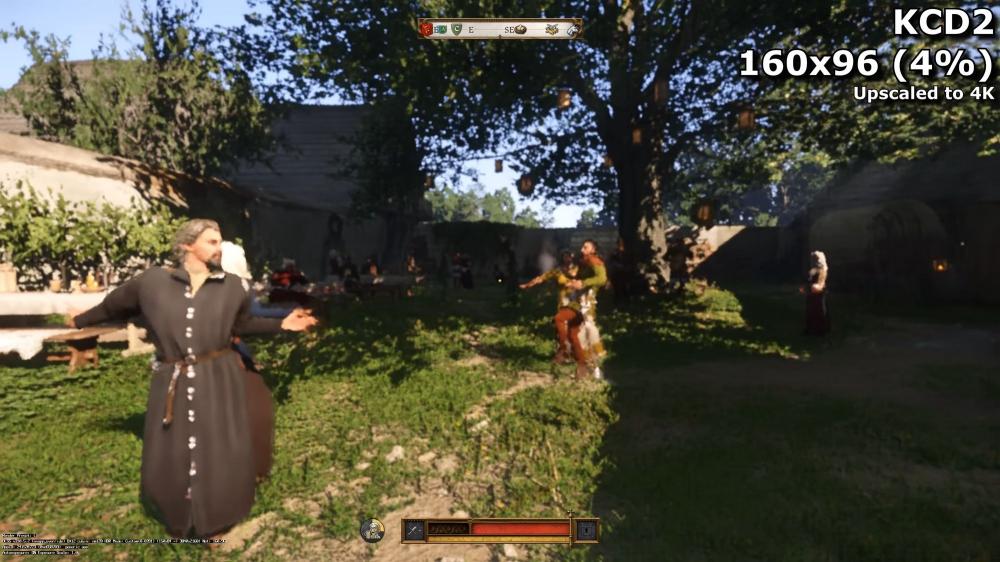Viewport: 1000px width, 562px height.
Task: Select the green shield marker labeled C
Action: 456,29
